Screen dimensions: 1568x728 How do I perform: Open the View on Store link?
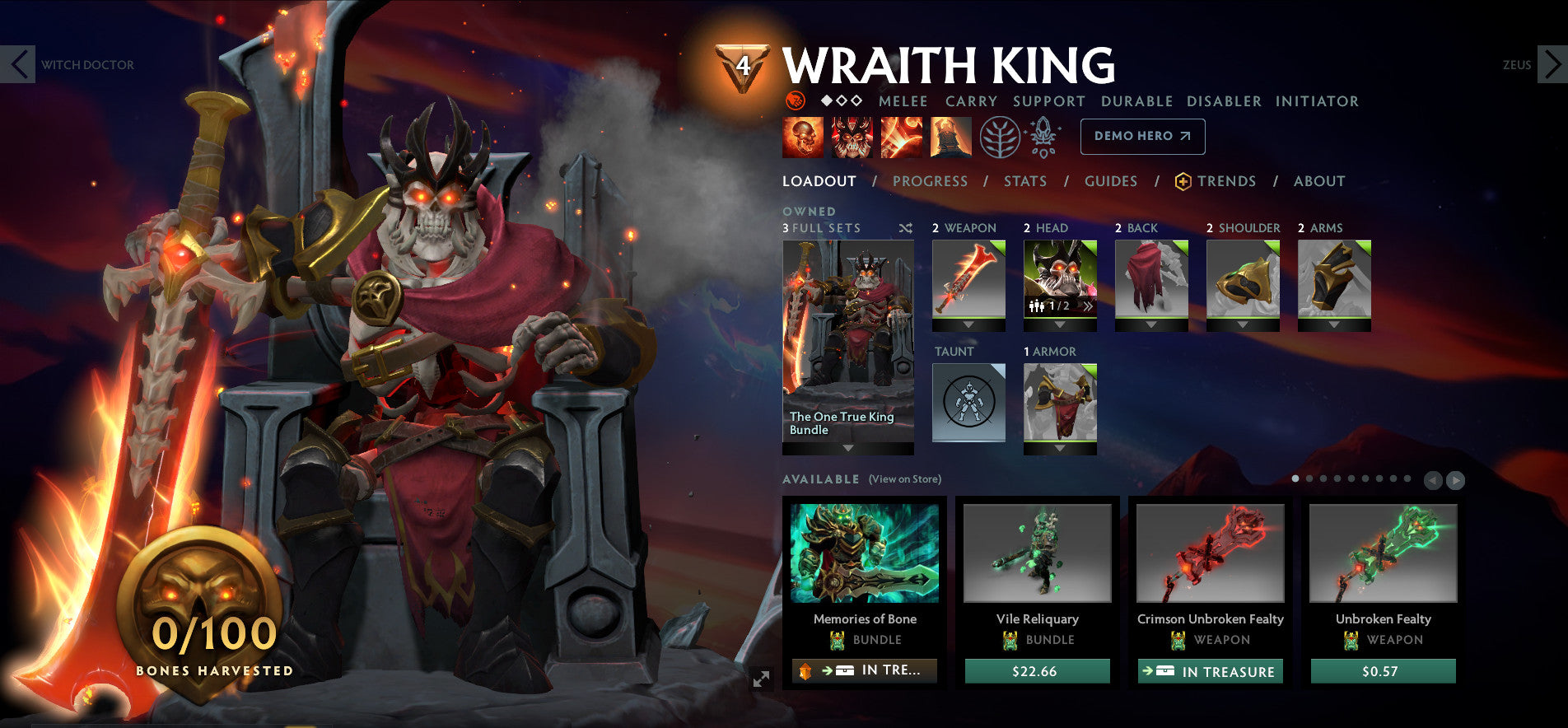click(903, 478)
